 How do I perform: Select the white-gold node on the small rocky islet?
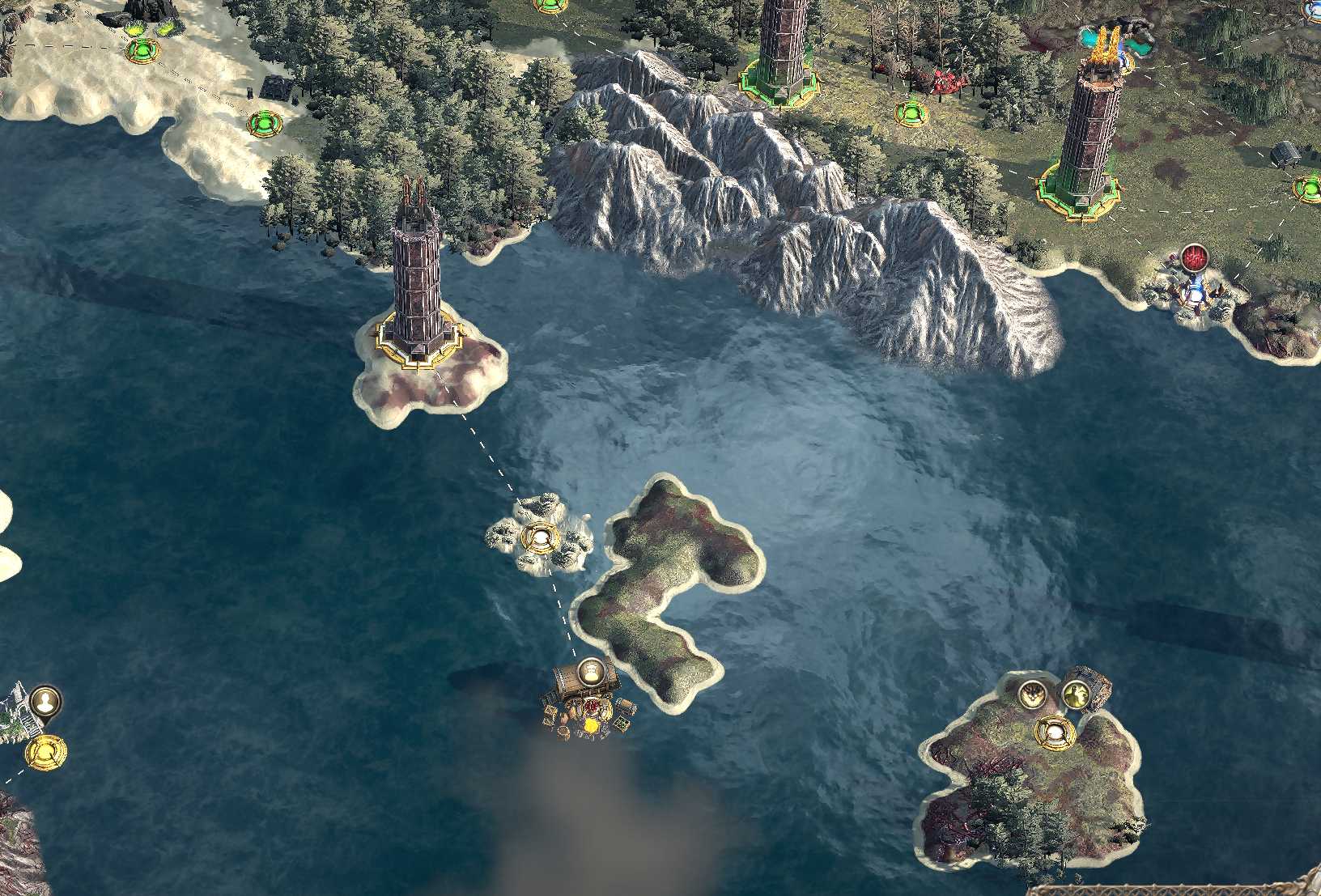tap(540, 537)
